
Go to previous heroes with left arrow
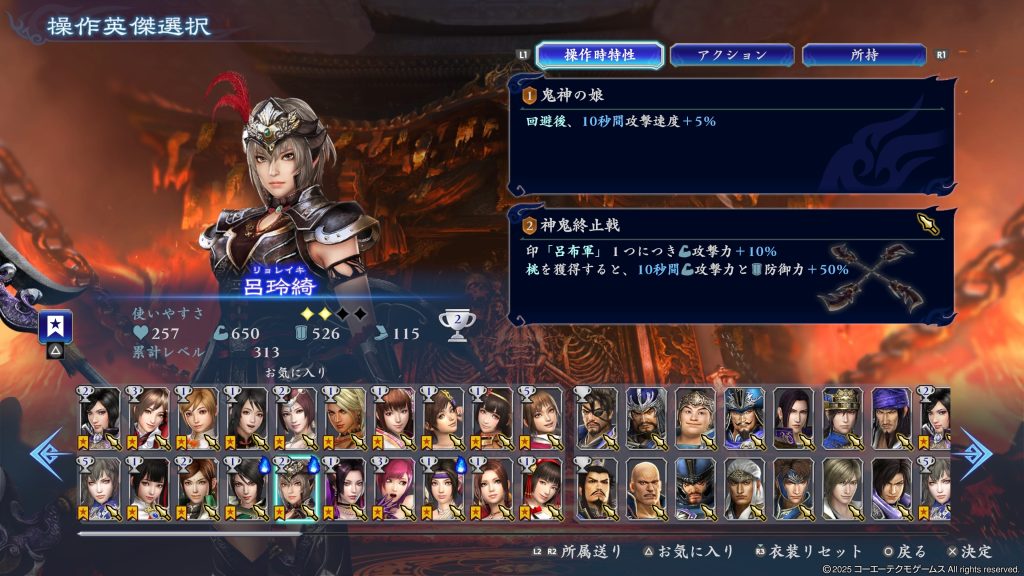(x=48, y=453)
